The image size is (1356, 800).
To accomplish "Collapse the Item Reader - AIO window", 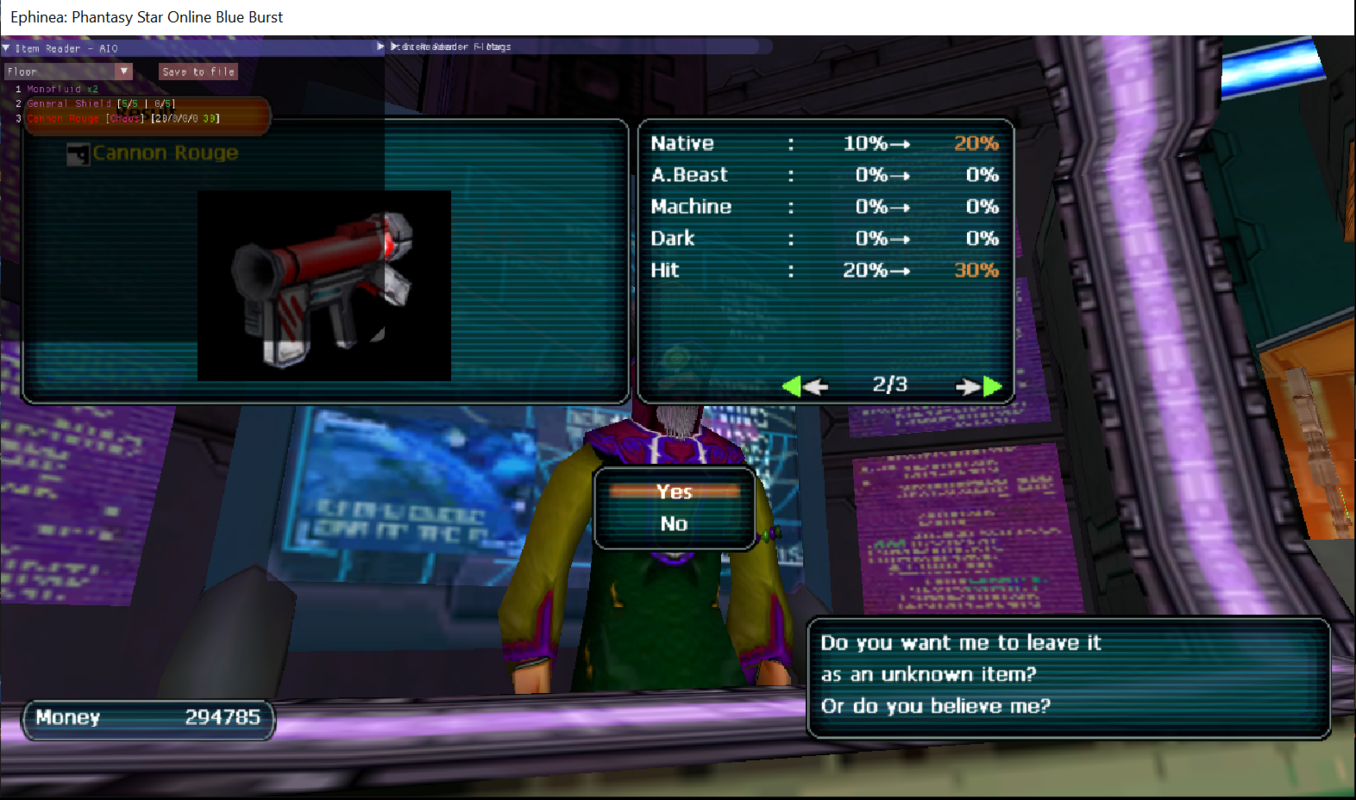I will point(6,48).
